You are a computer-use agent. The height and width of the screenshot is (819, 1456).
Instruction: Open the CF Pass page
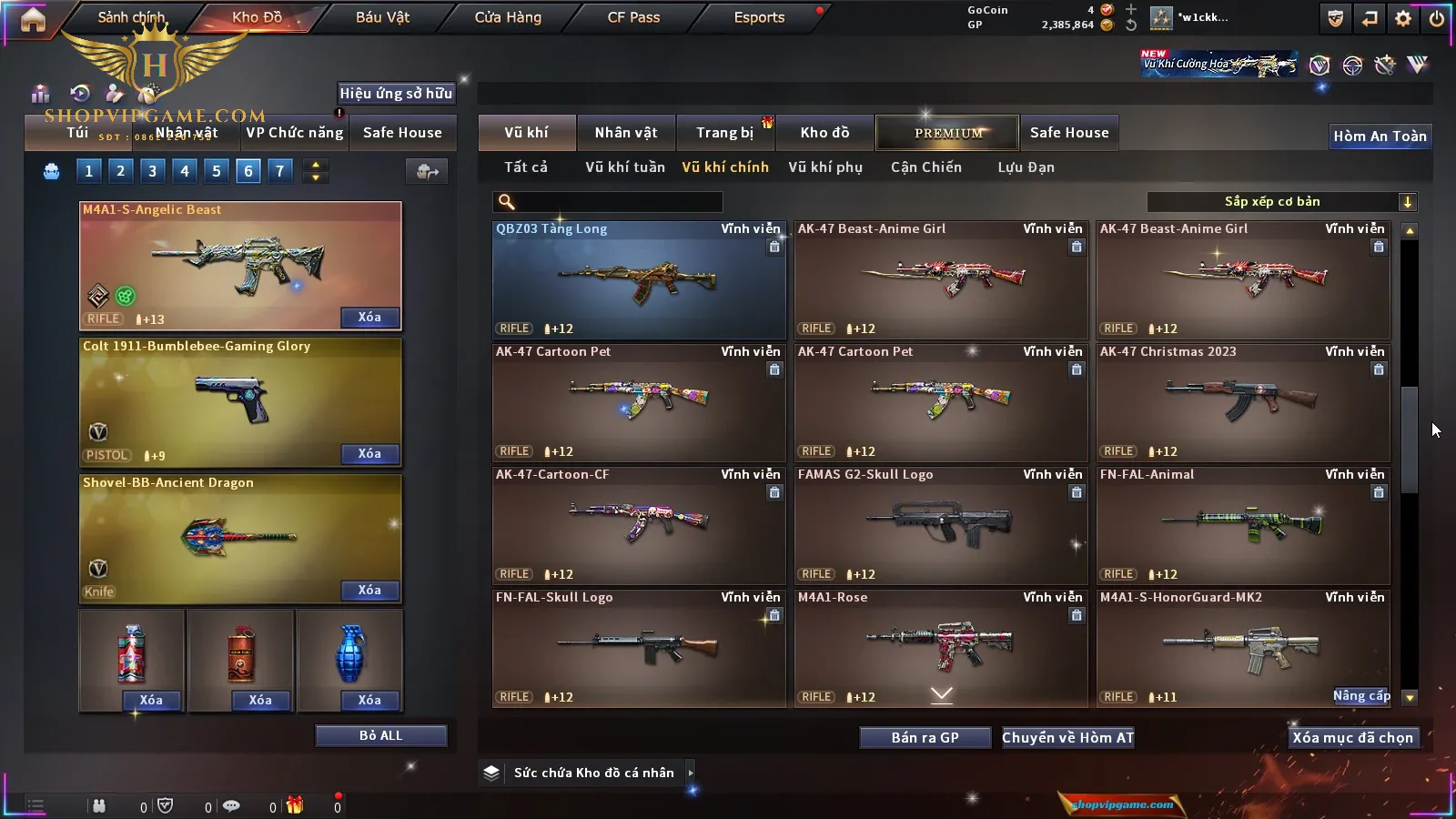coord(633,17)
